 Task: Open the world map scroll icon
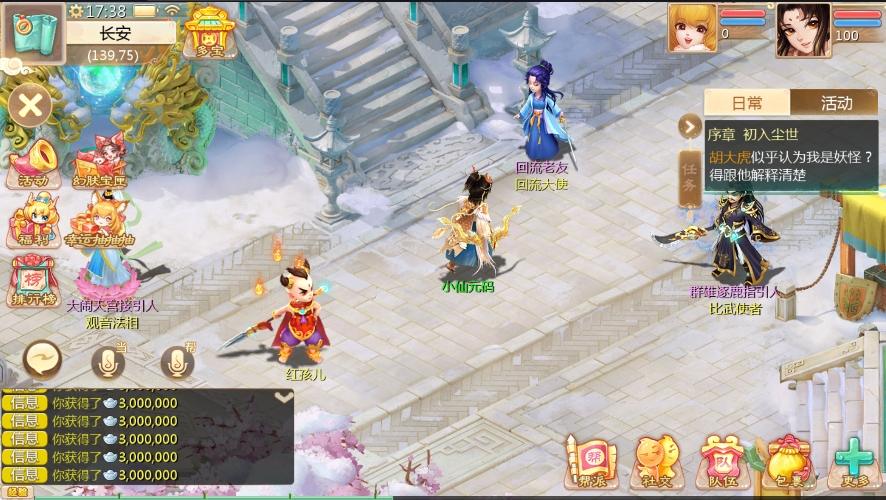(31, 32)
